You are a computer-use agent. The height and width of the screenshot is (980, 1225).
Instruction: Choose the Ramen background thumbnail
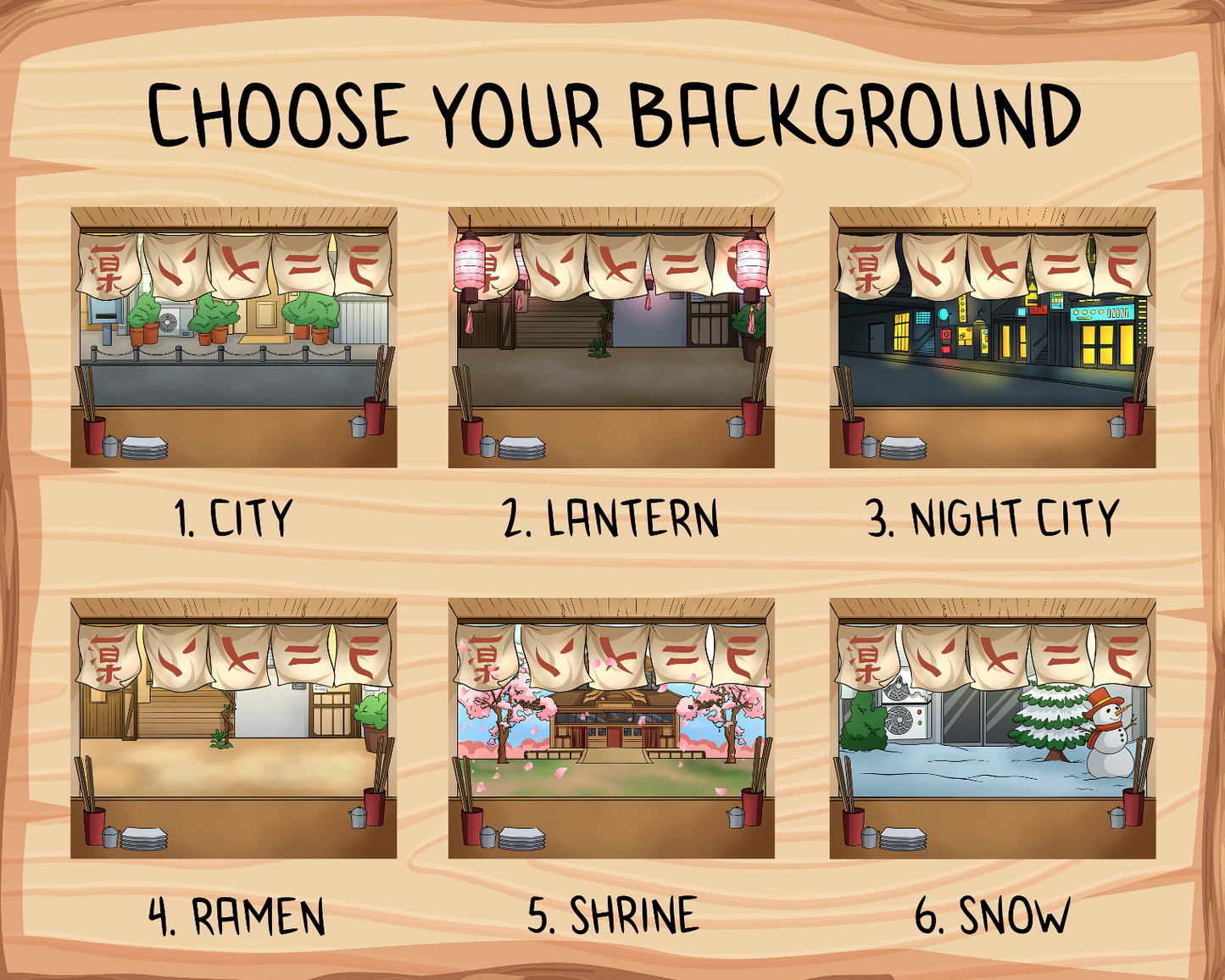(x=233, y=728)
